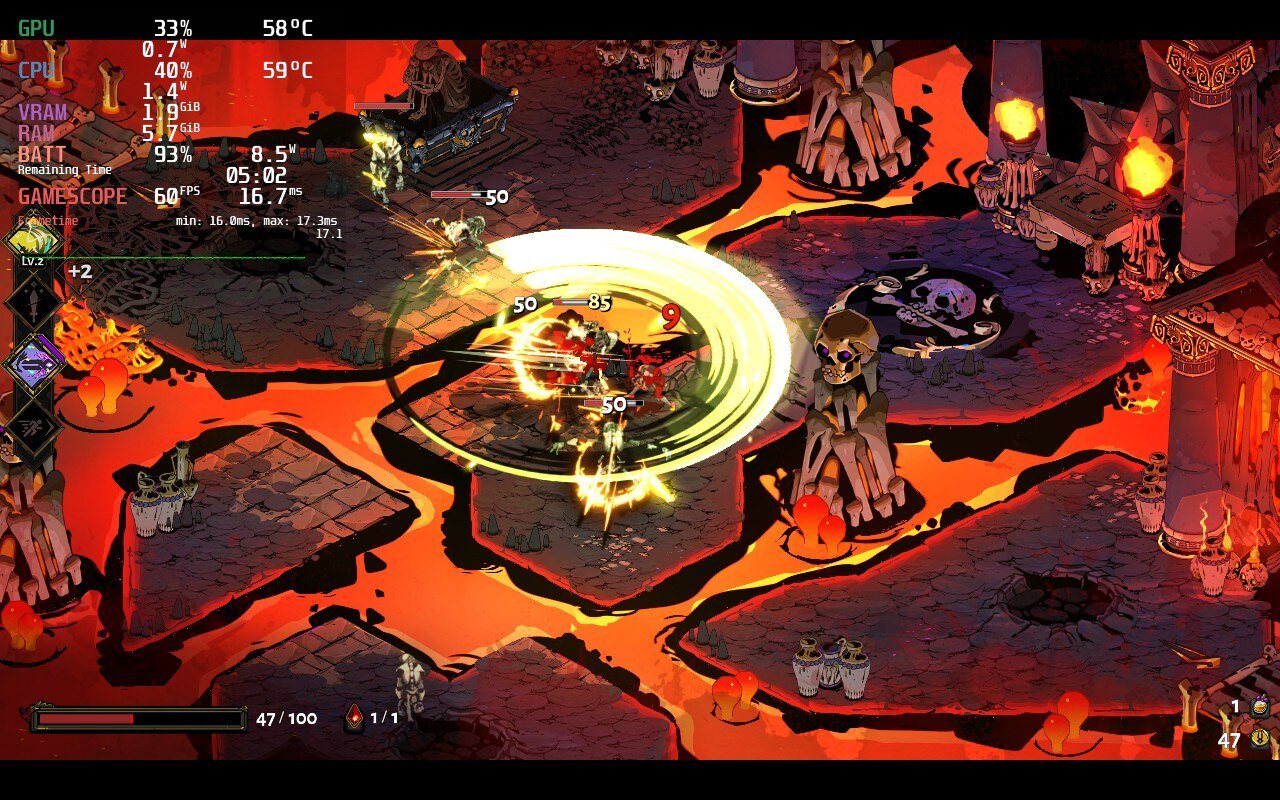Image resolution: width=1280 pixels, height=800 pixels.
Task: Select the purple cast boon slot
Action: (x=33, y=364)
